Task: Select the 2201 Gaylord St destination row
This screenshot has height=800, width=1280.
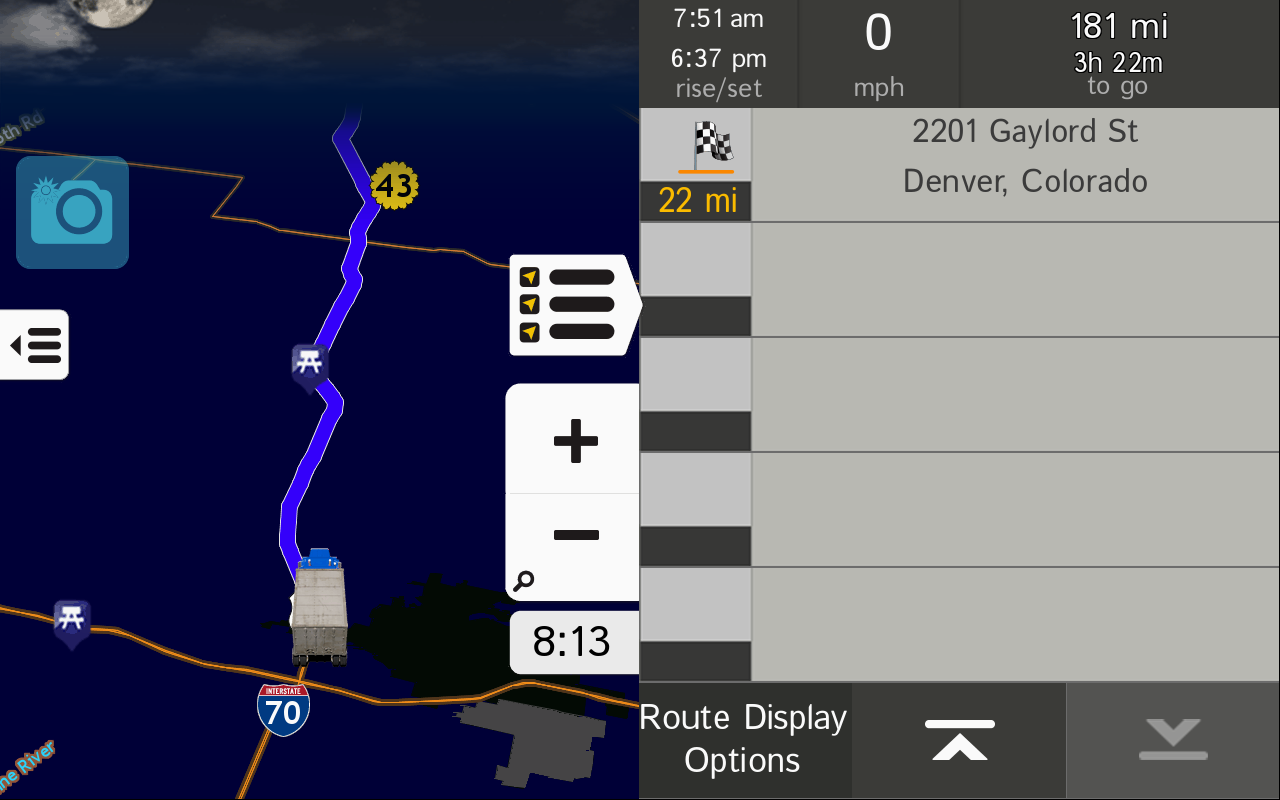Action: pyautogui.click(x=1015, y=165)
